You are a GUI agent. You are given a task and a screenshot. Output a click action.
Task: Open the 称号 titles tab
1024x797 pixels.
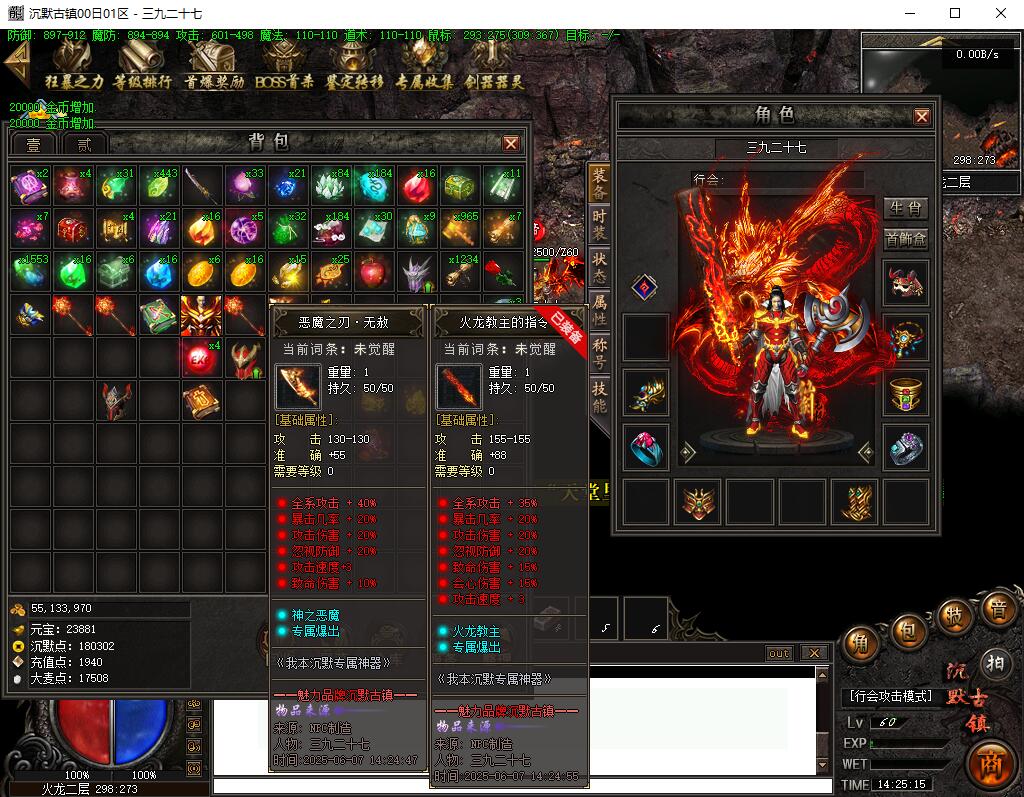(x=599, y=352)
